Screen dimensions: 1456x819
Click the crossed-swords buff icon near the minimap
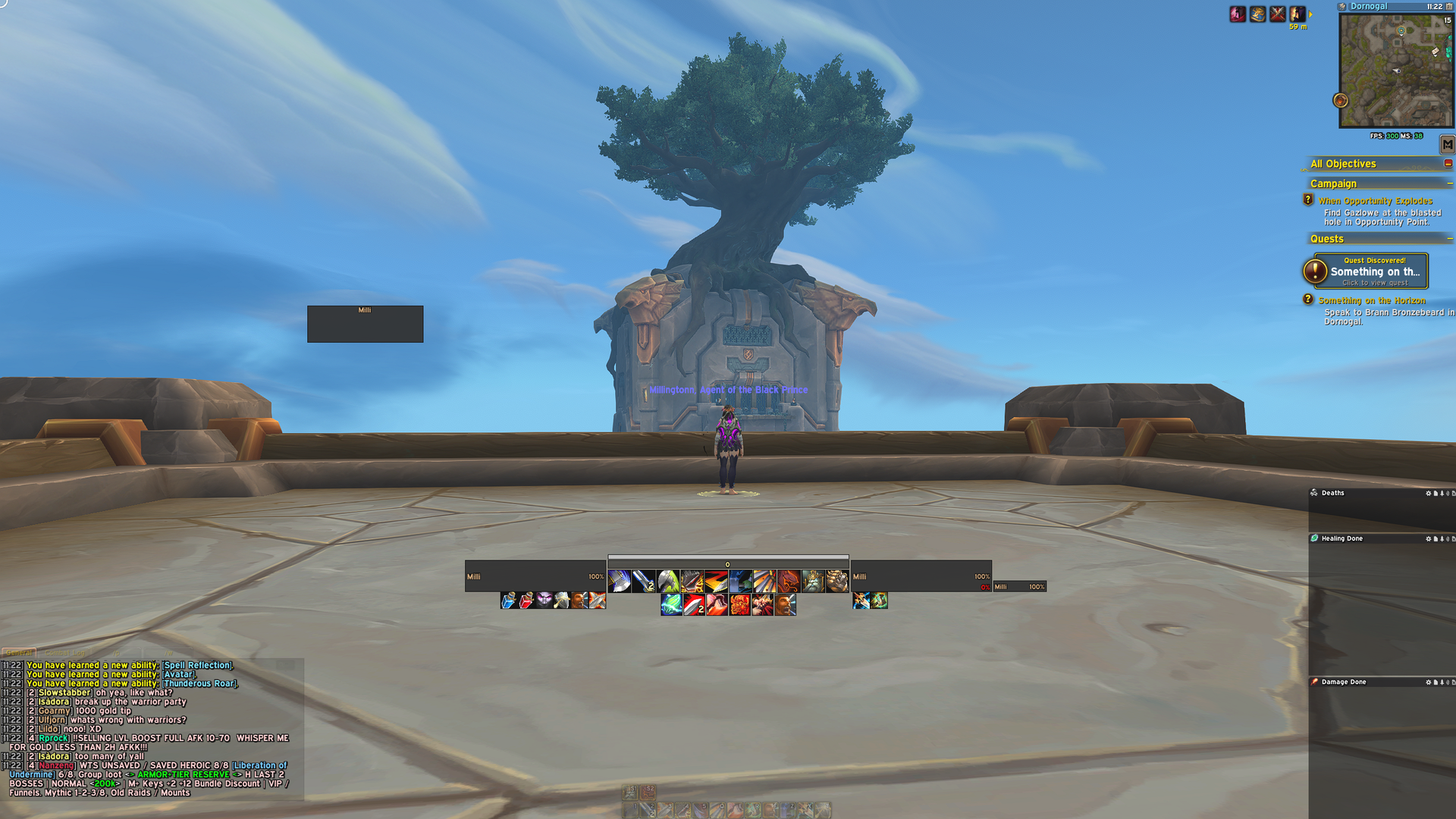click(x=1278, y=15)
